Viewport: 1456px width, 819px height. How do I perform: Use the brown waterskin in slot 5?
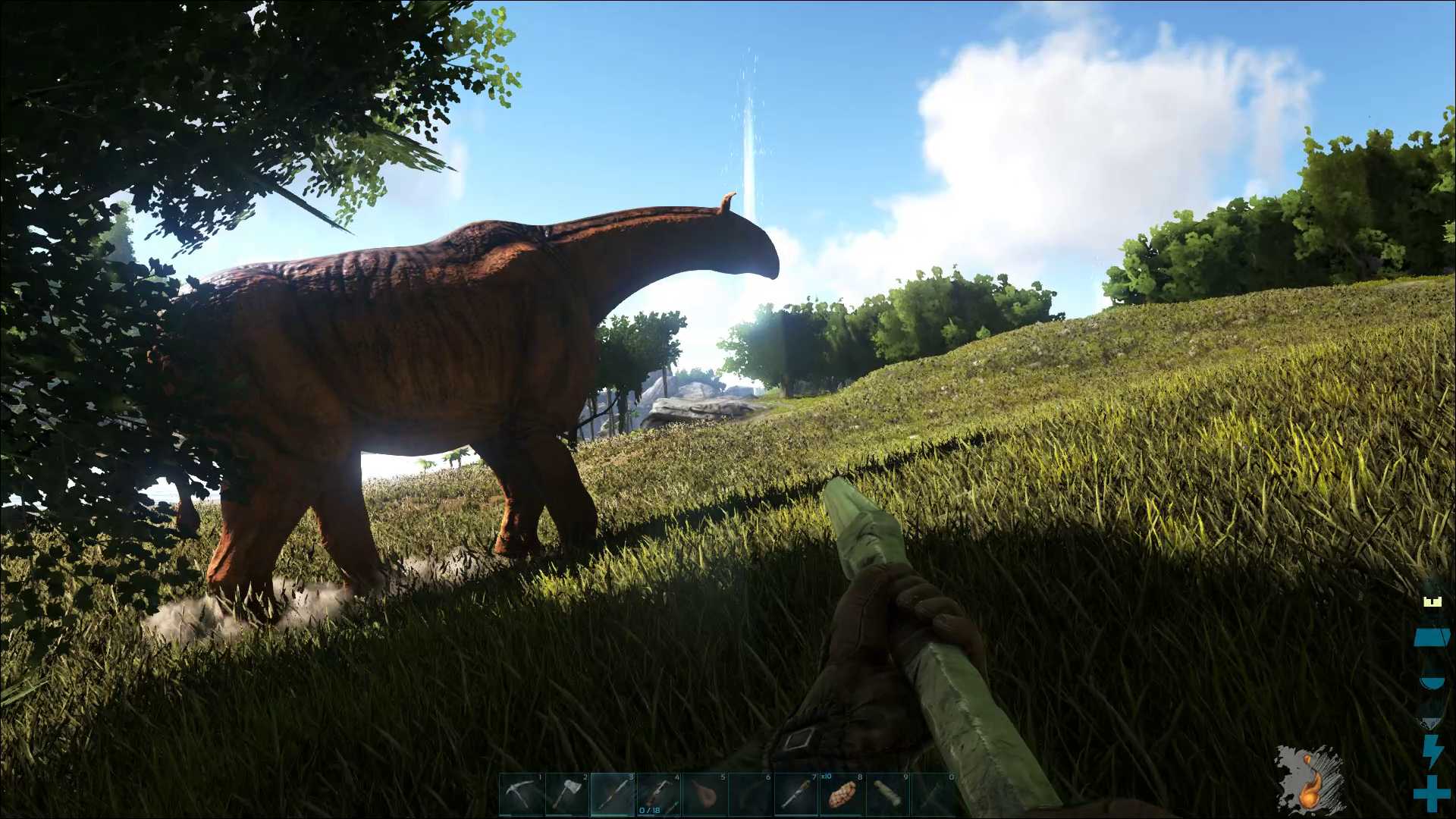tap(704, 795)
